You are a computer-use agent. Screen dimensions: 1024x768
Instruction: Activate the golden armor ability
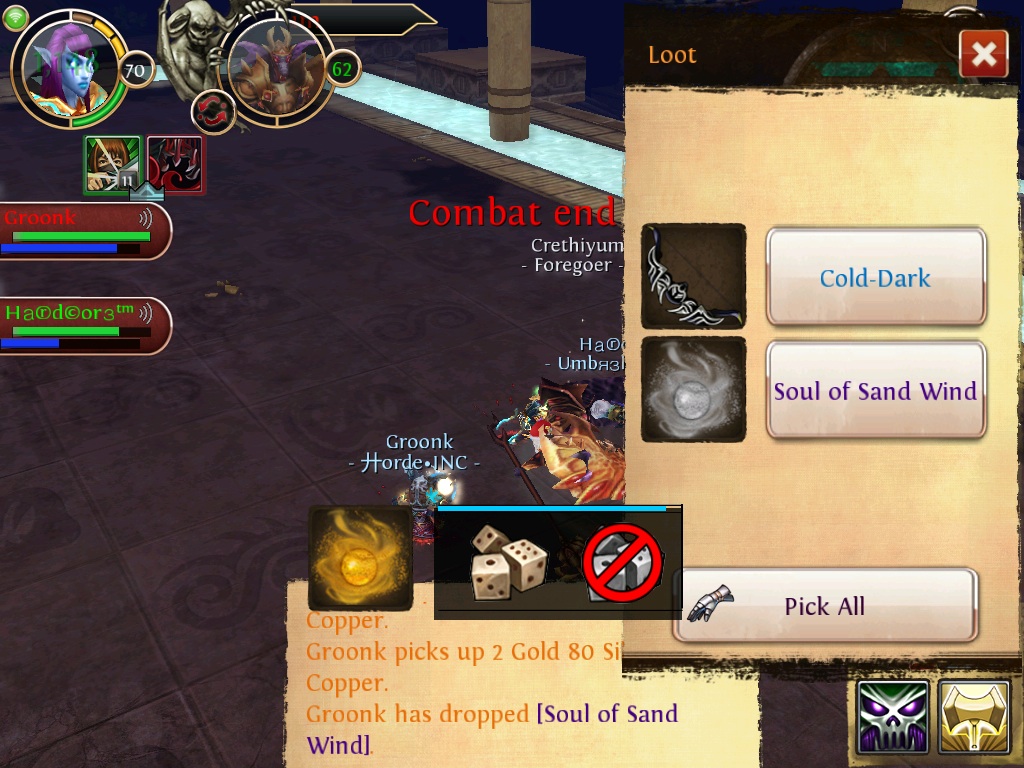[974, 717]
